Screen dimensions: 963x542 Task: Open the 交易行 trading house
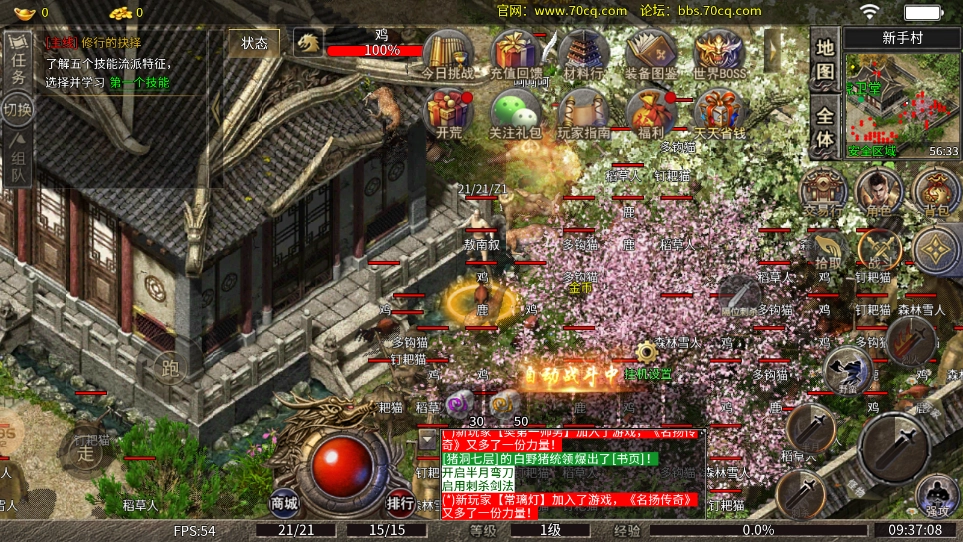pyautogui.click(x=824, y=190)
